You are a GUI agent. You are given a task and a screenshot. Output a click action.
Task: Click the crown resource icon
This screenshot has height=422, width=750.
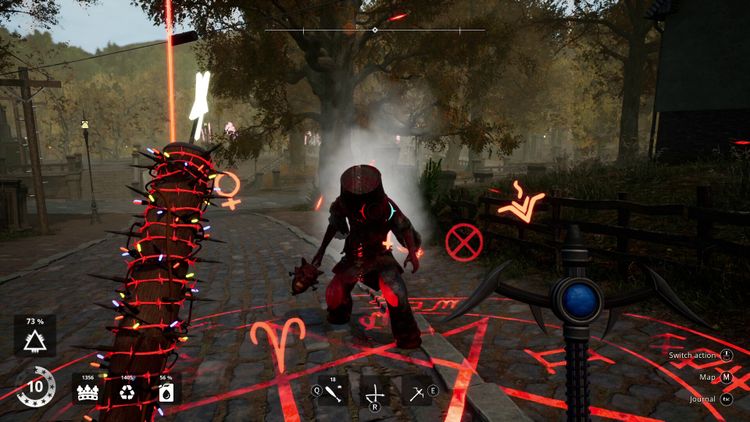pyautogui.click(x=88, y=391)
